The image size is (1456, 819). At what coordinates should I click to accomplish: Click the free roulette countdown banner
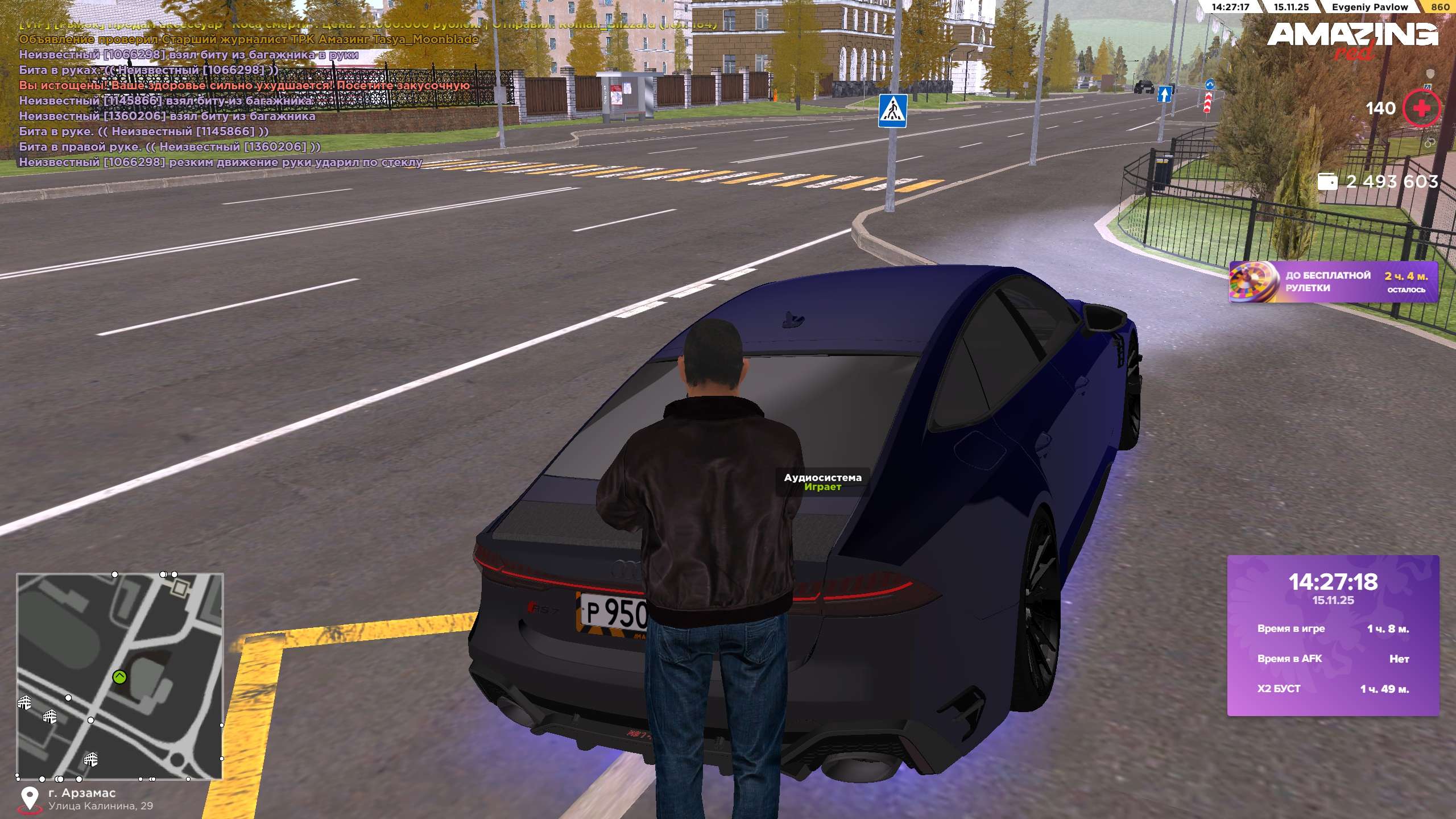click(x=1333, y=282)
